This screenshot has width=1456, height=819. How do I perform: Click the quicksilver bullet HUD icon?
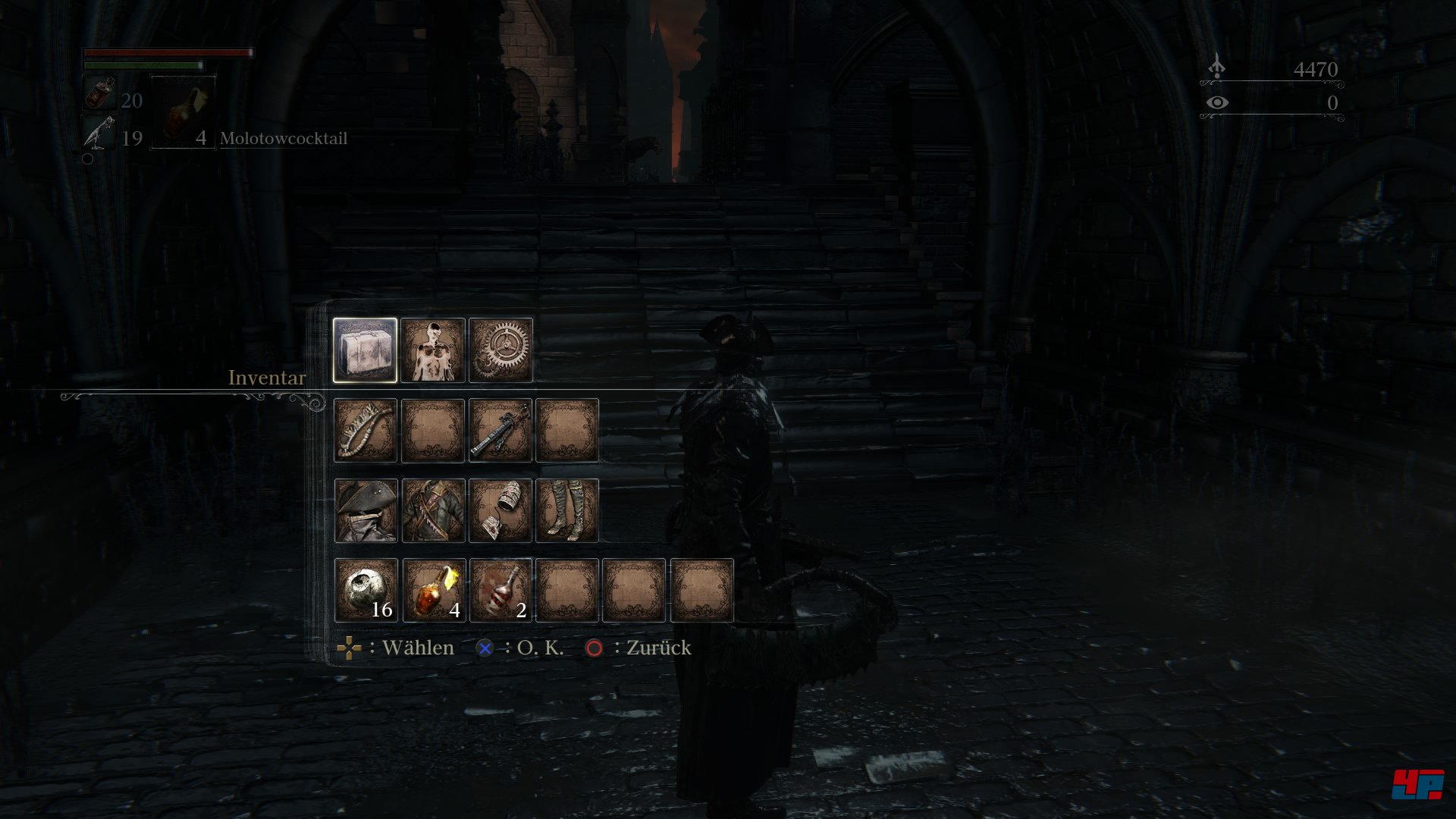(99, 133)
